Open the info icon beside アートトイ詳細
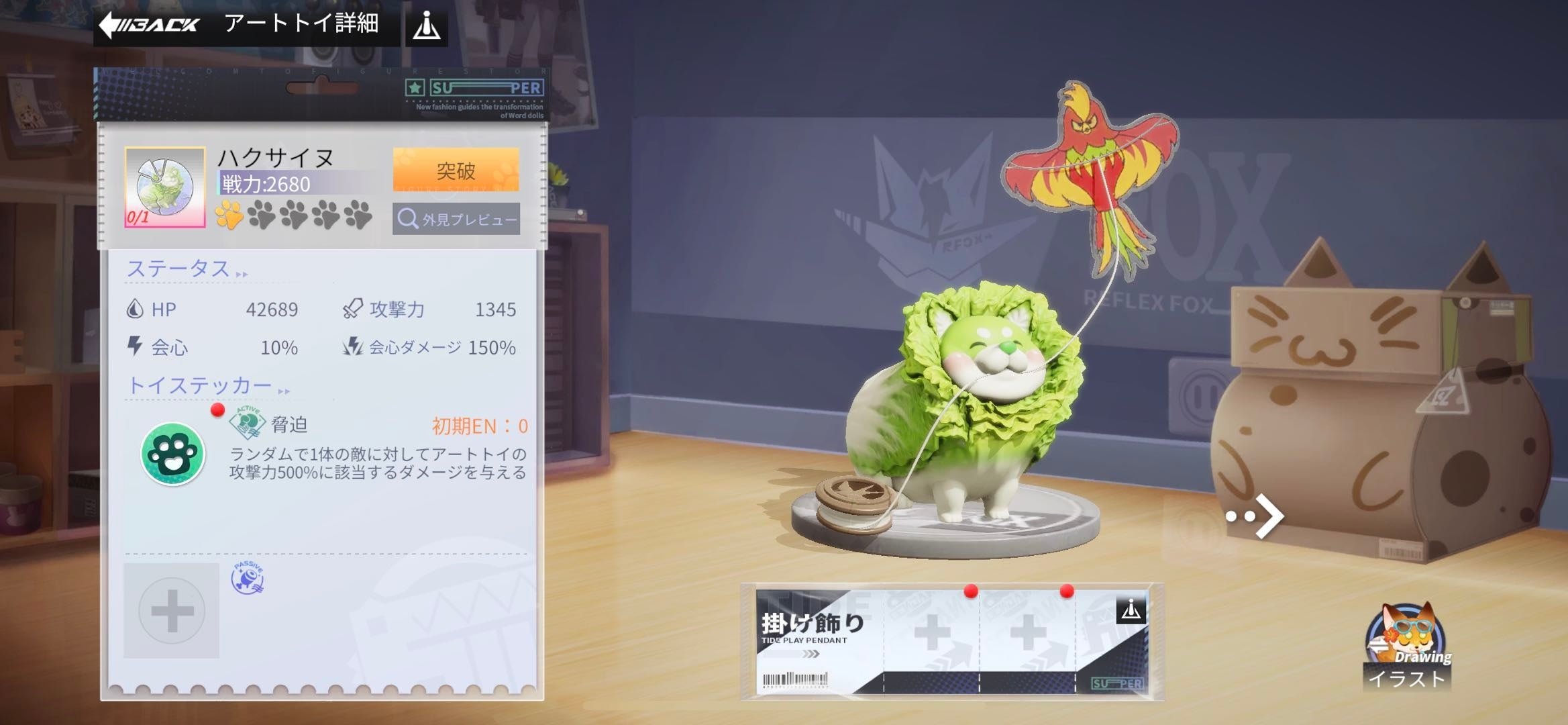This screenshot has height=725, width=1568. point(427,27)
